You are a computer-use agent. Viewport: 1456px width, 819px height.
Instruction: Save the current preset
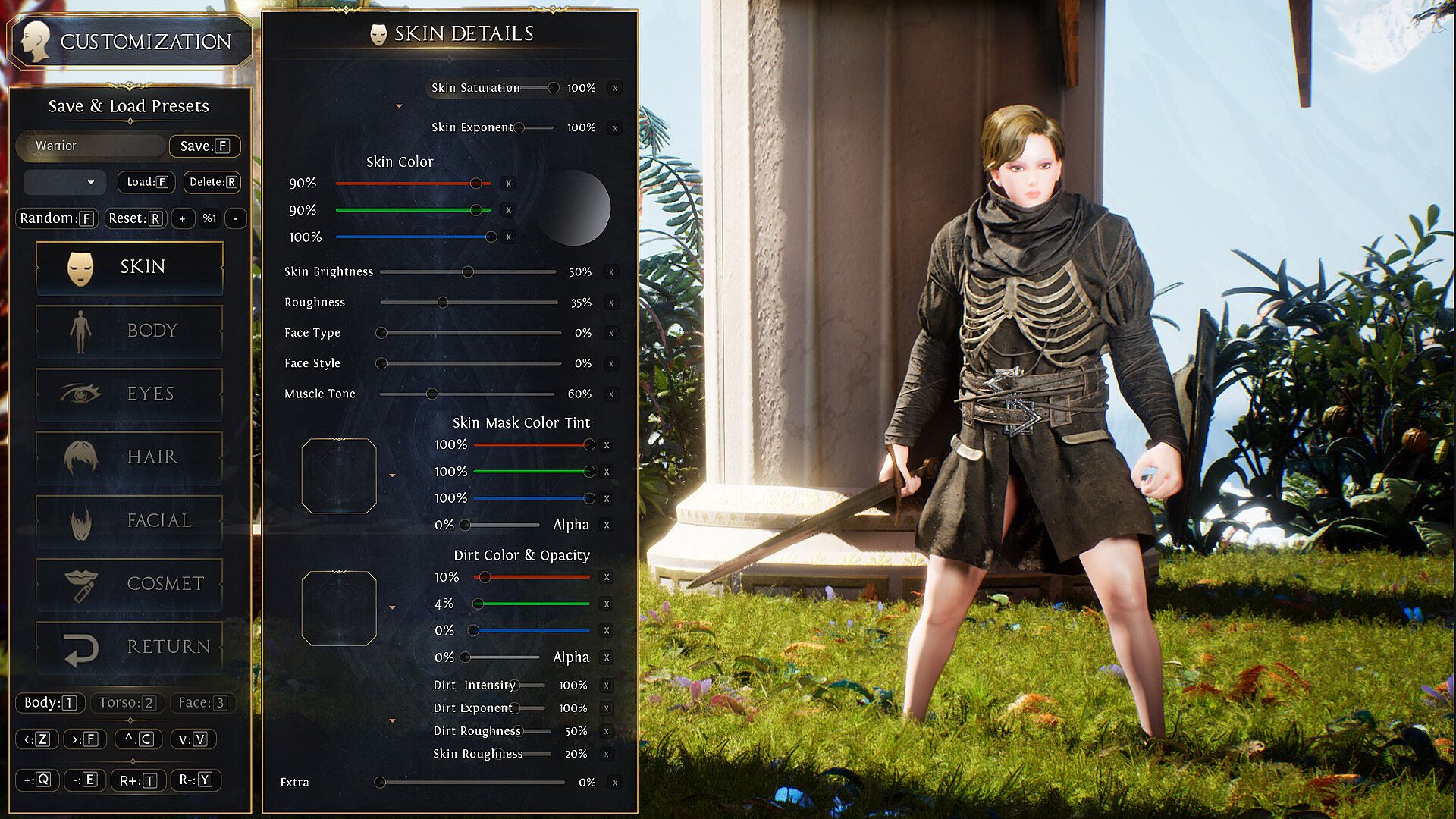click(x=204, y=146)
